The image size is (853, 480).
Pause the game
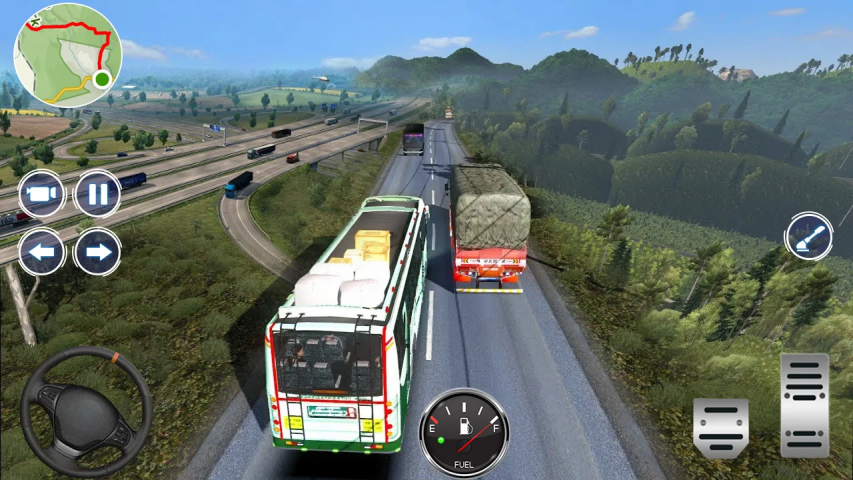click(x=97, y=194)
